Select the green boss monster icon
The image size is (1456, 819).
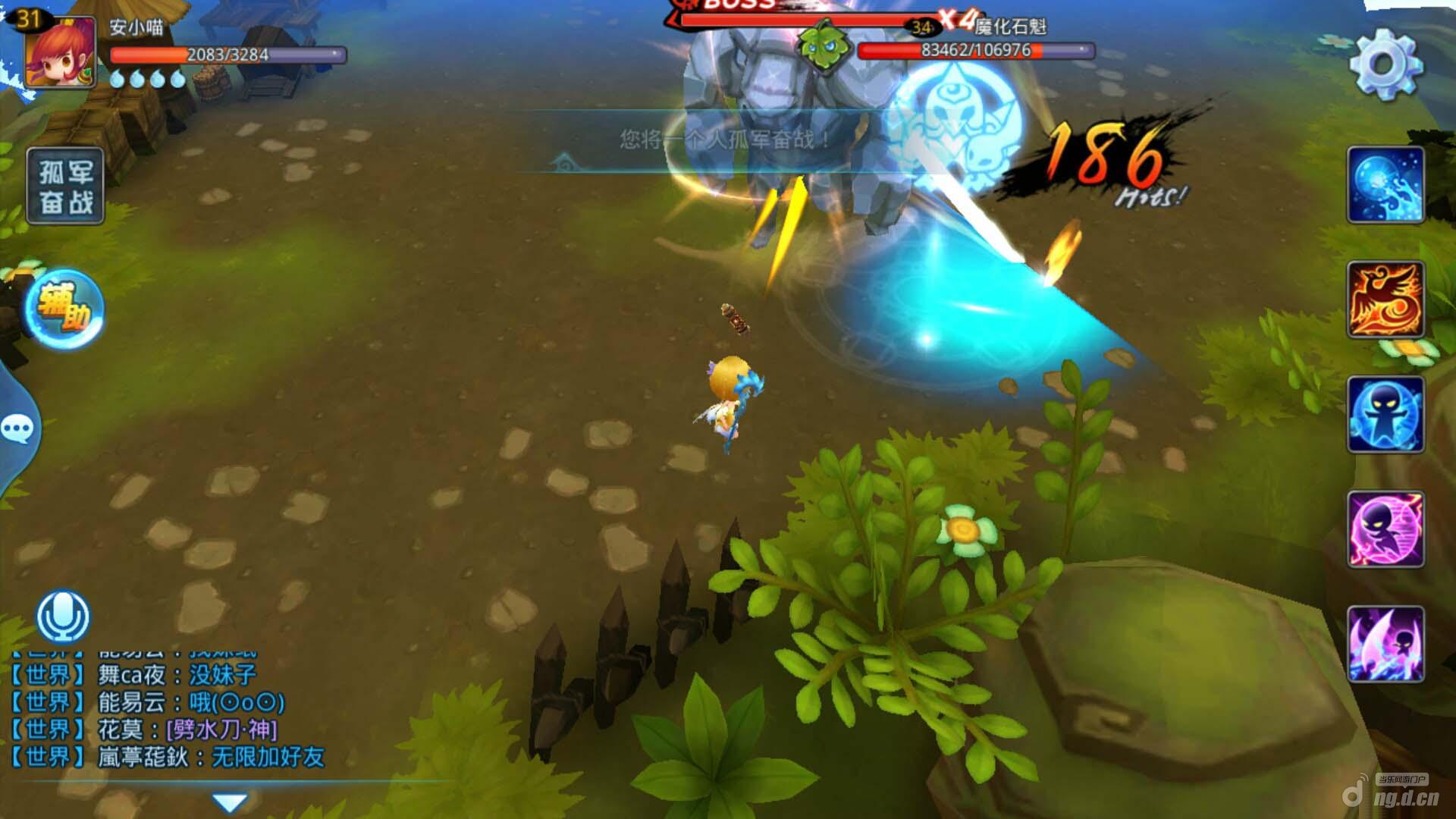pos(819,45)
